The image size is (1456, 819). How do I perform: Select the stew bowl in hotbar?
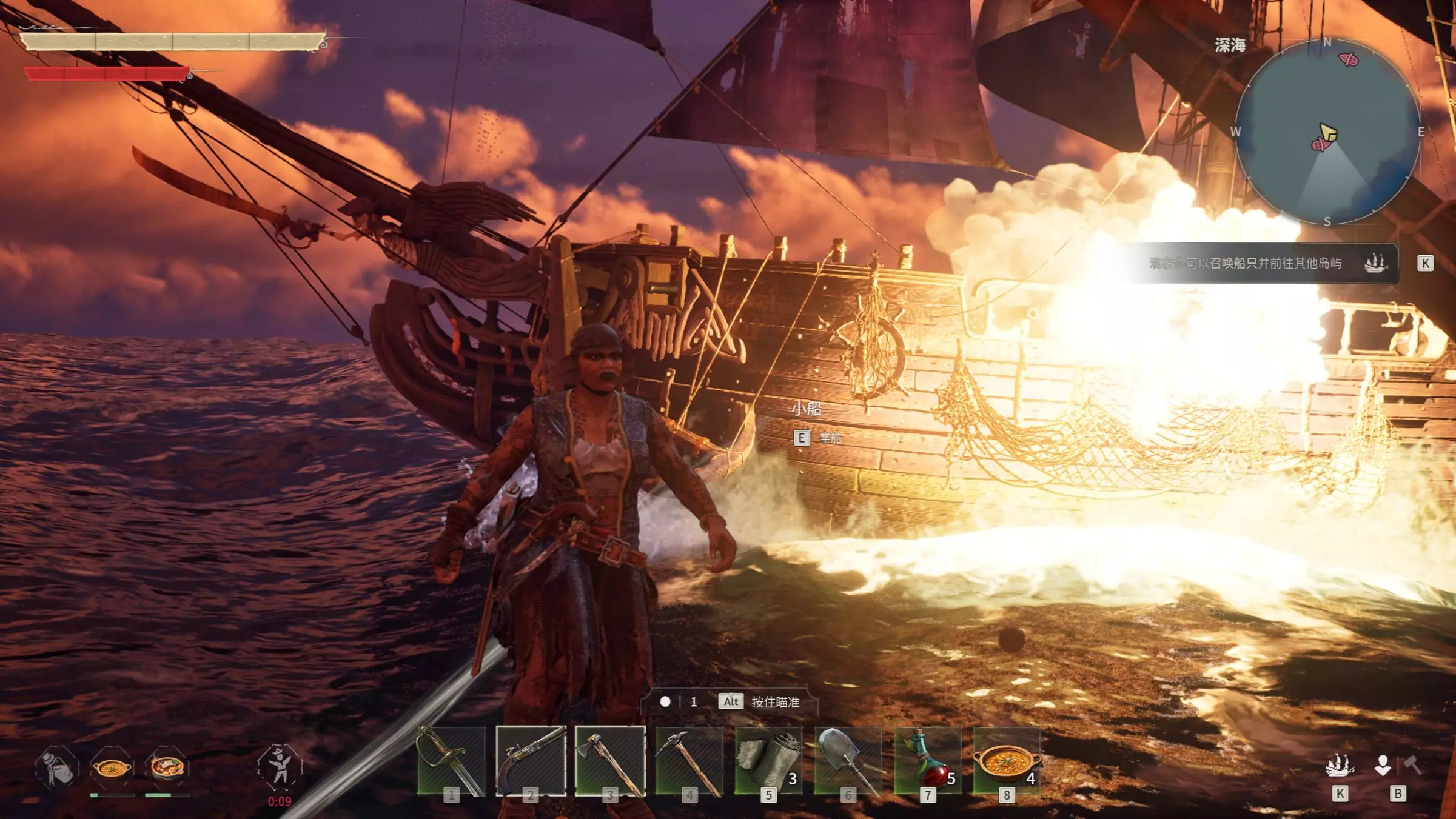[1007, 761]
